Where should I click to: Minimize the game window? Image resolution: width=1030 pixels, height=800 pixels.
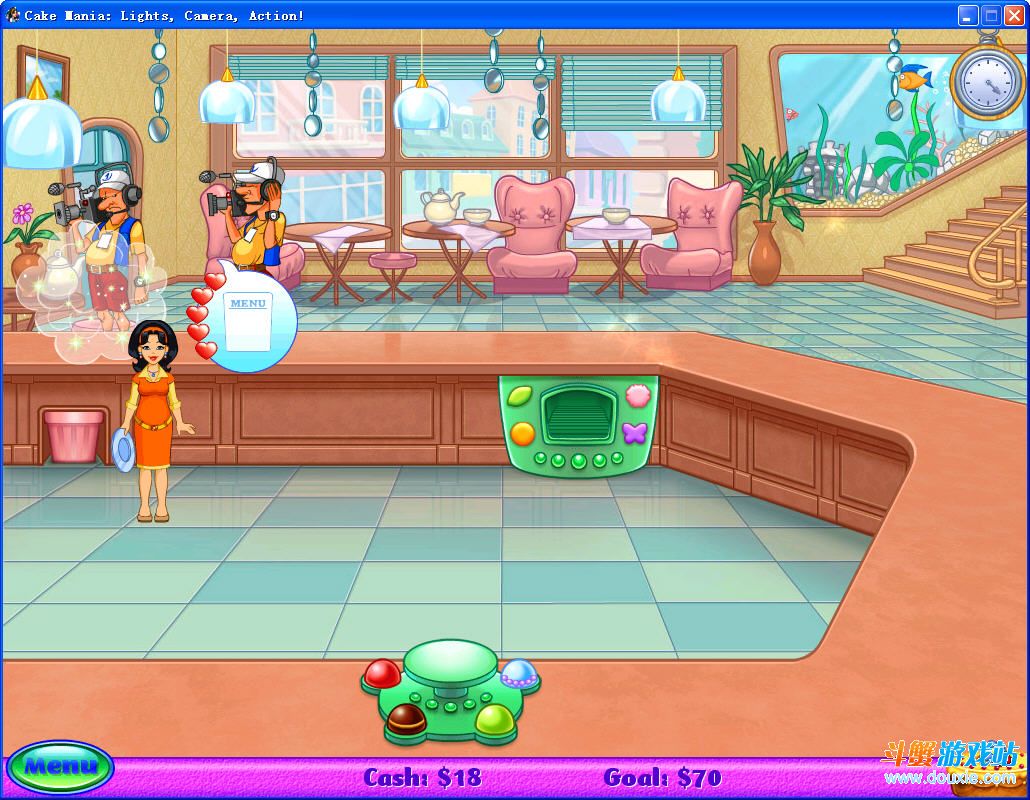point(967,15)
